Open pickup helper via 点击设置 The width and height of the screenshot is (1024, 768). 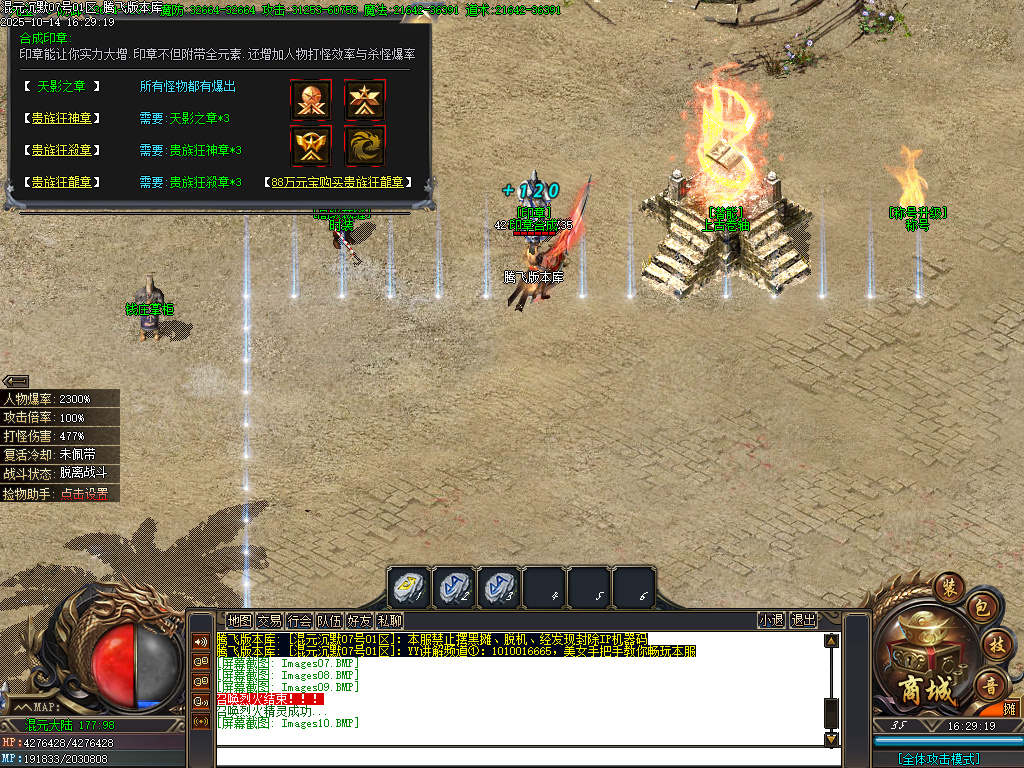(84, 494)
